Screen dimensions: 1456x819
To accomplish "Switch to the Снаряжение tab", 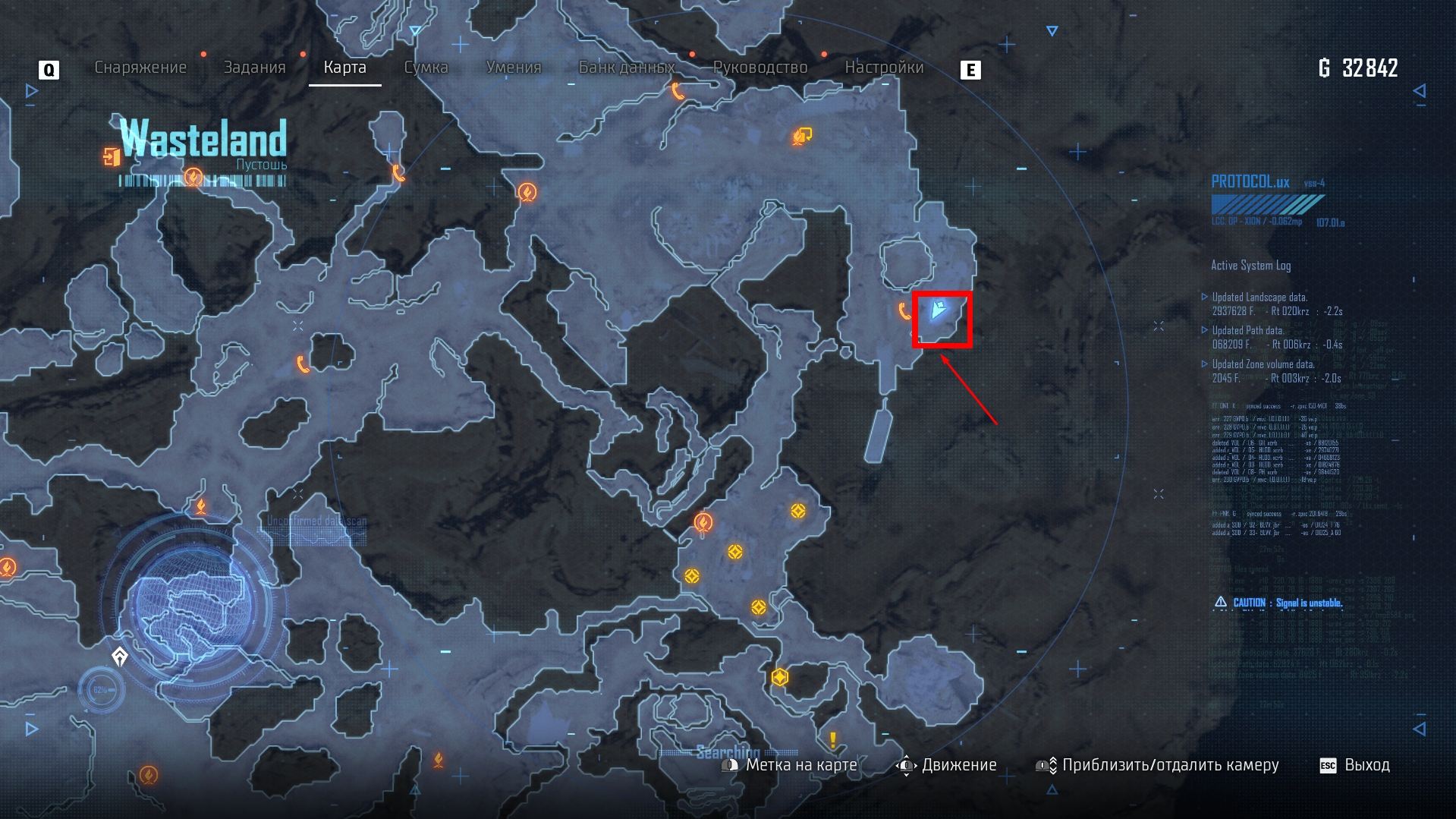I will pos(140,68).
